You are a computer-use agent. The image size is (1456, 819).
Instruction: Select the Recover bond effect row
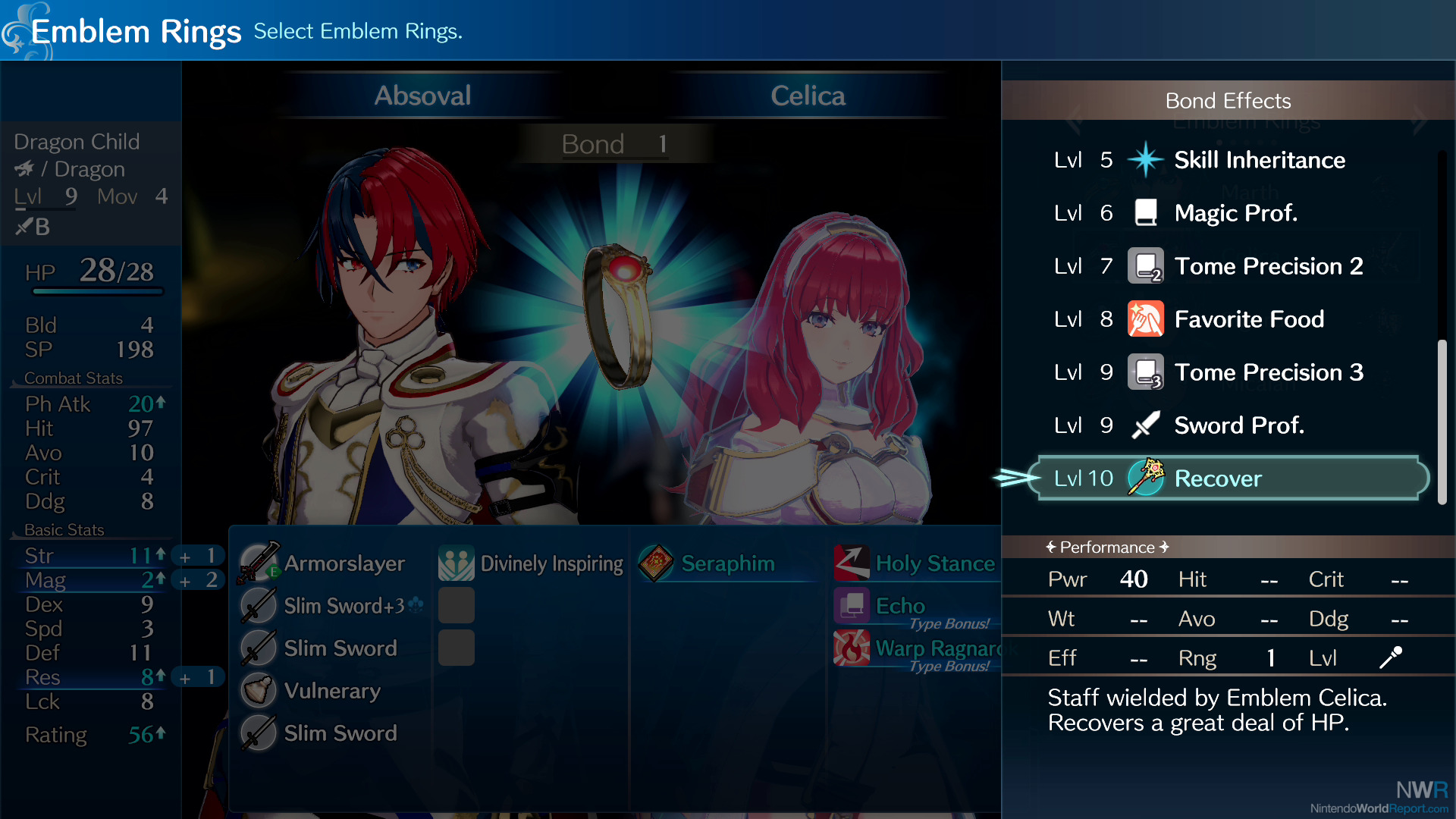(1232, 479)
